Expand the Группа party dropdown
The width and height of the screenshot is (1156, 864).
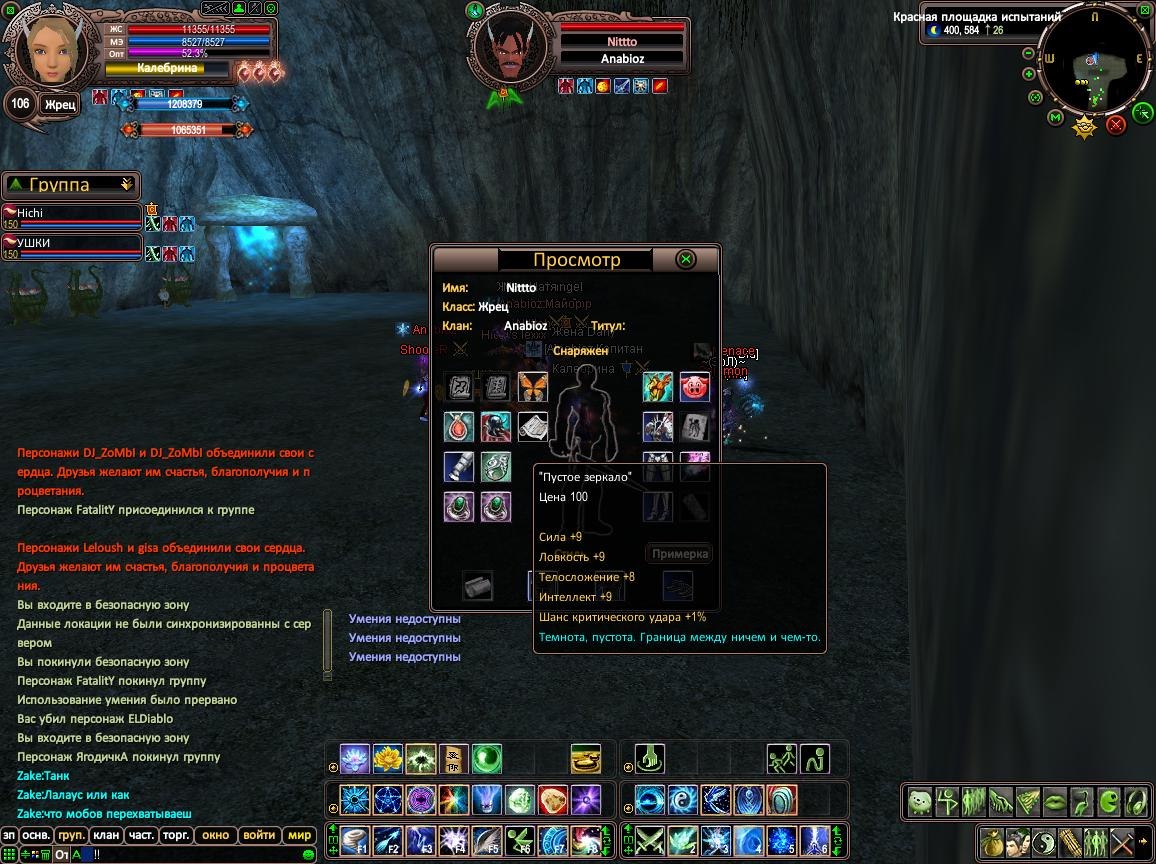(126, 185)
